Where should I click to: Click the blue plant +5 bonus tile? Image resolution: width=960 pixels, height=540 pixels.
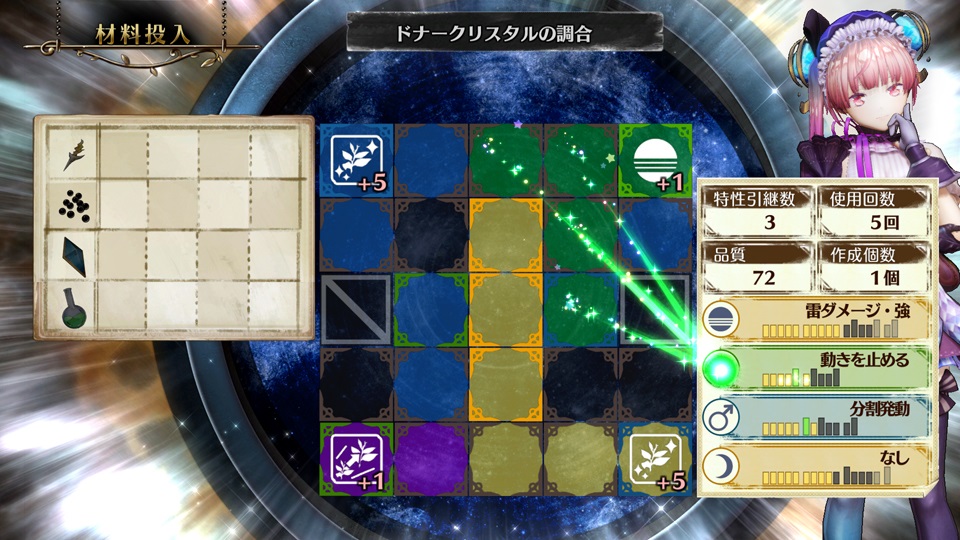356,160
